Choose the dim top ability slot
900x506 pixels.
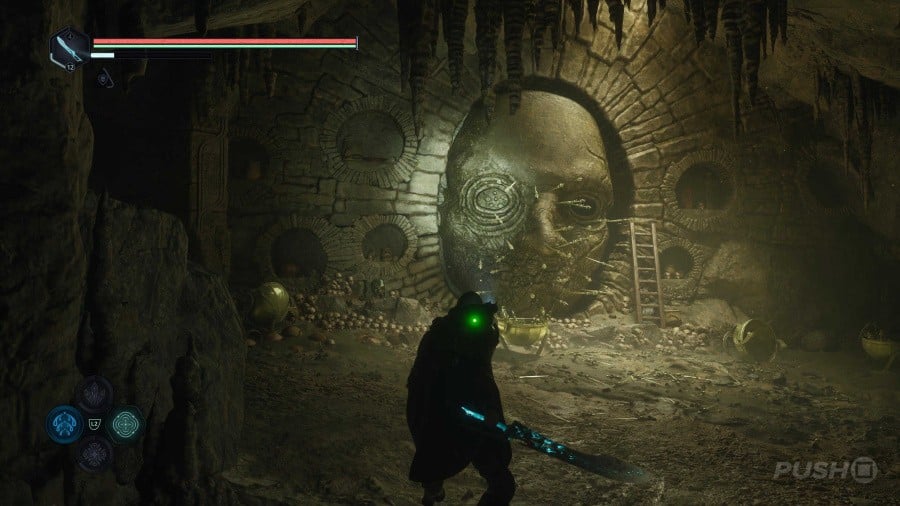click(x=95, y=394)
